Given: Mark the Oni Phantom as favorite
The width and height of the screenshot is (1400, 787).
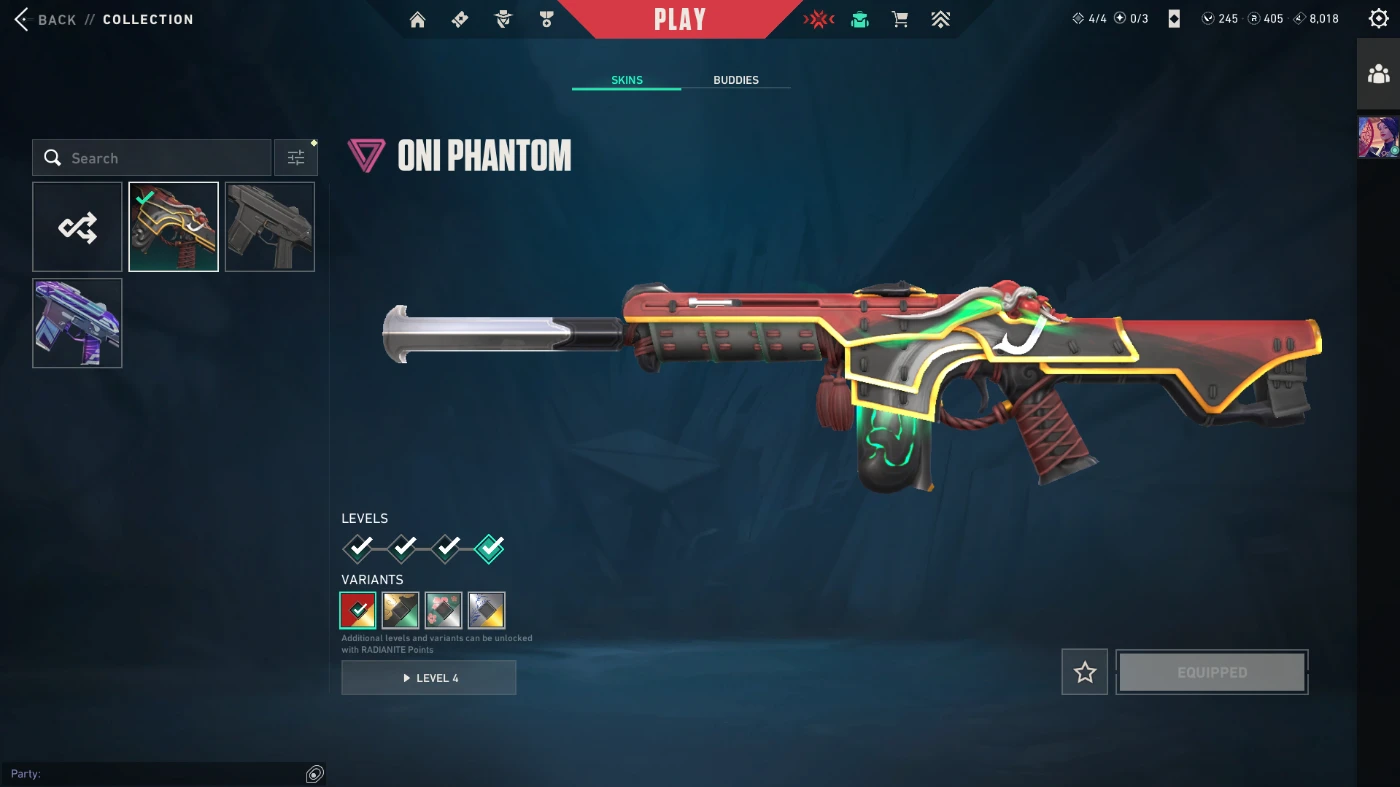Looking at the screenshot, I should coord(1085,673).
